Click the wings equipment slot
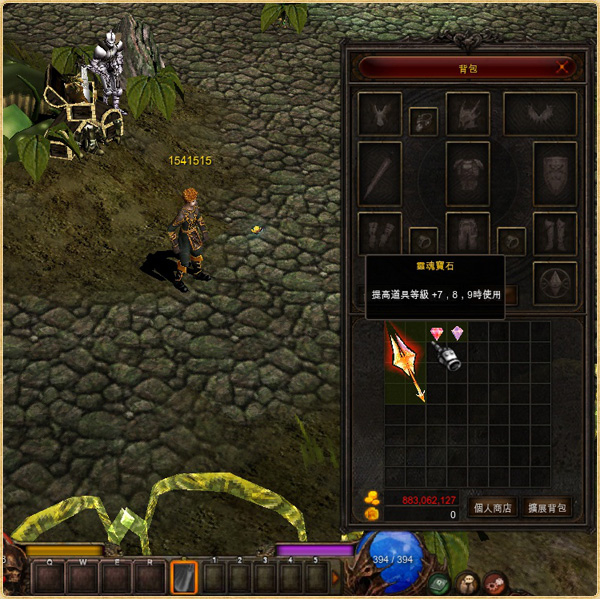Image resolution: width=600 pixels, height=599 pixels. 540,113
